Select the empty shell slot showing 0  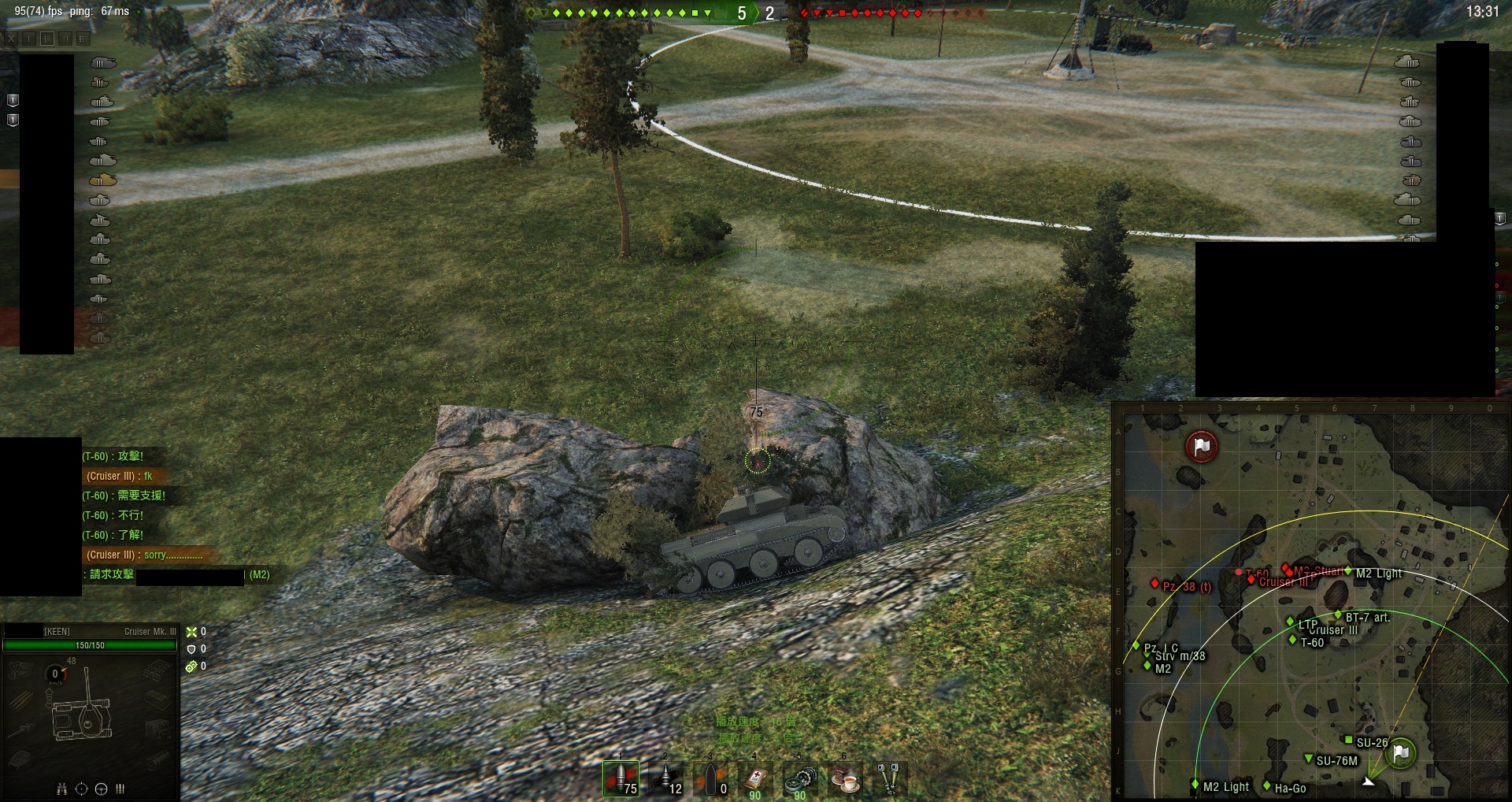[711, 779]
